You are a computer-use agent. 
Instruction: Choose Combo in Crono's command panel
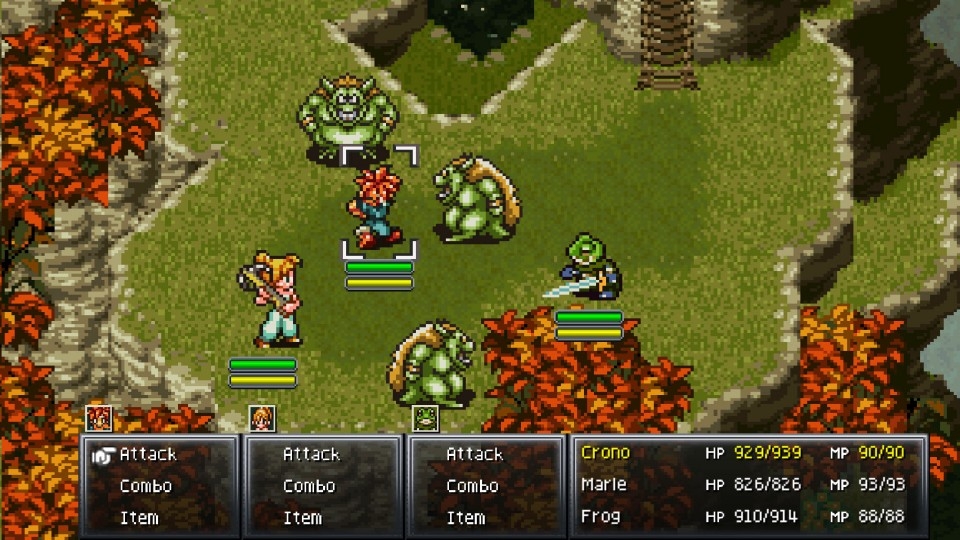(146, 486)
